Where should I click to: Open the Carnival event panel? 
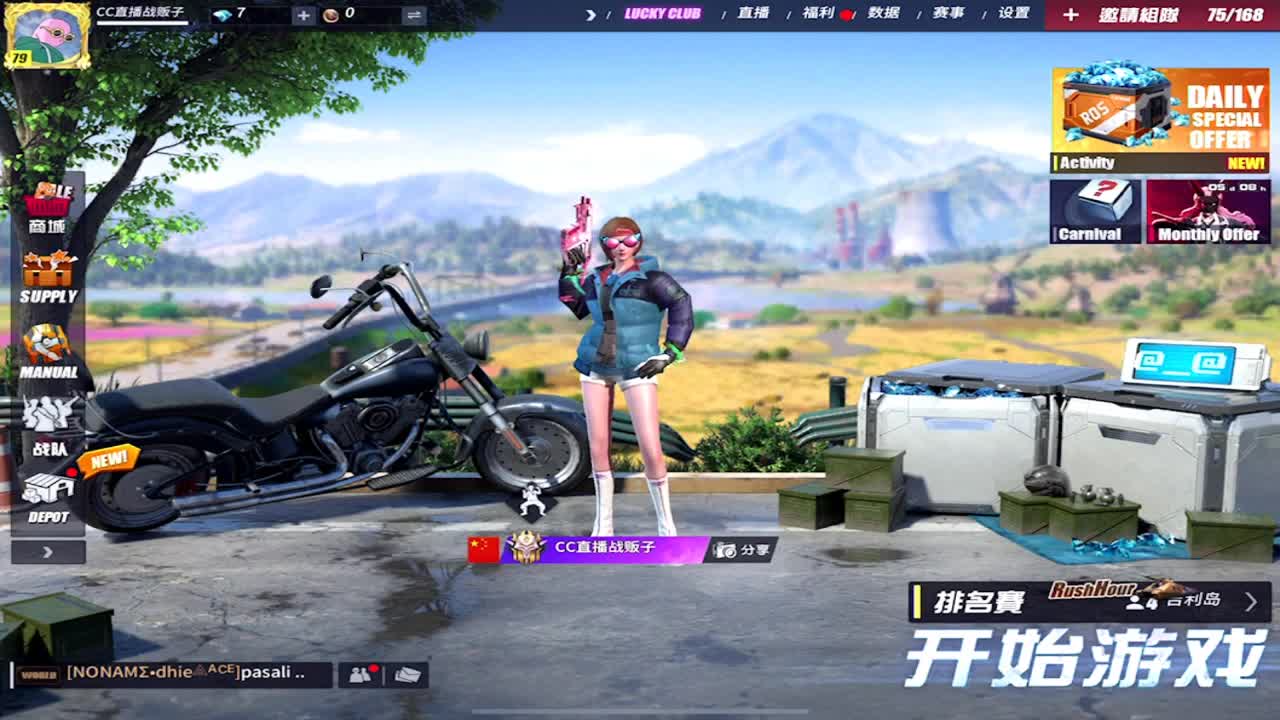coord(1094,210)
